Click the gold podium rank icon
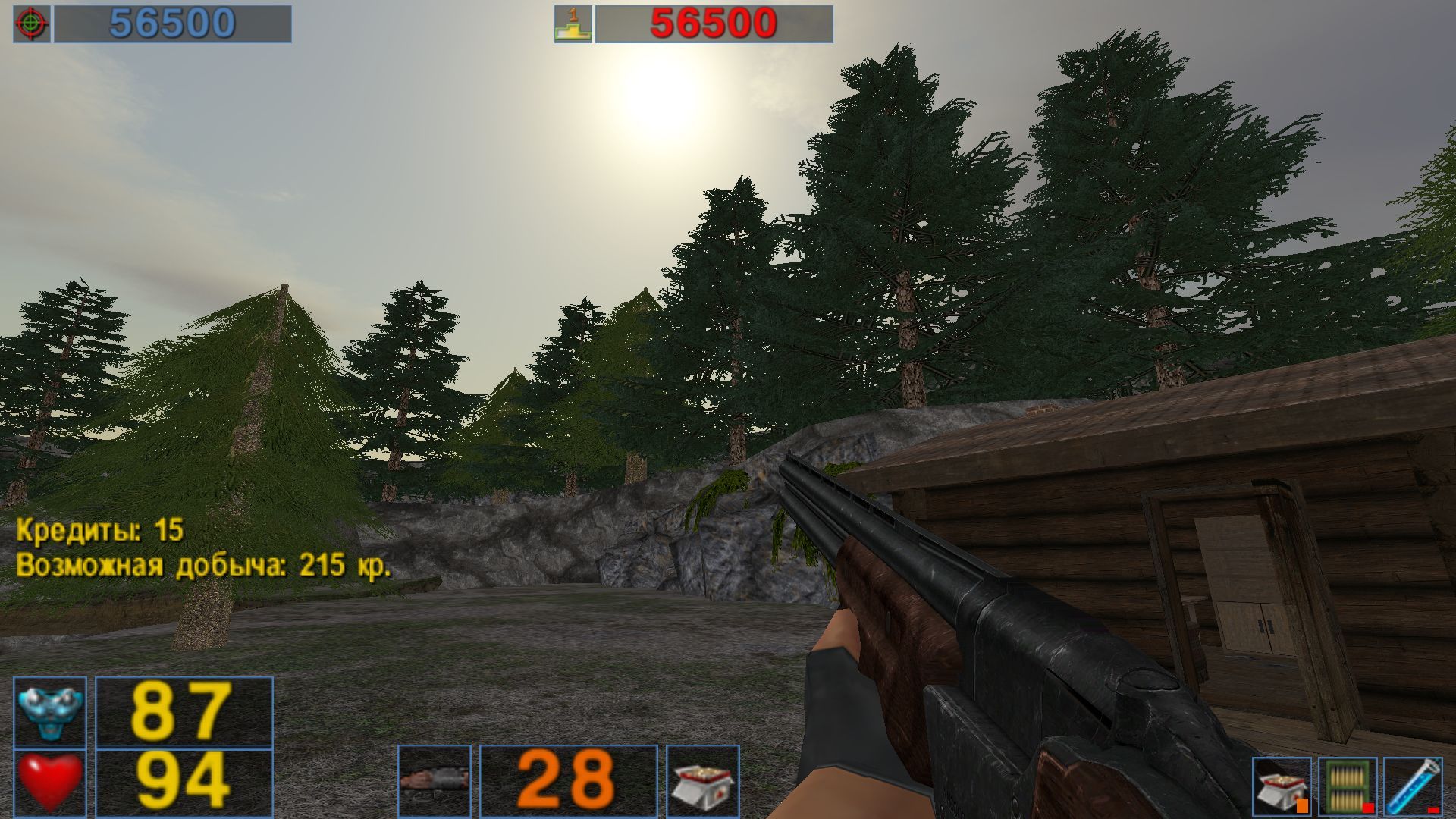The height and width of the screenshot is (819, 1456). tap(573, 23)
